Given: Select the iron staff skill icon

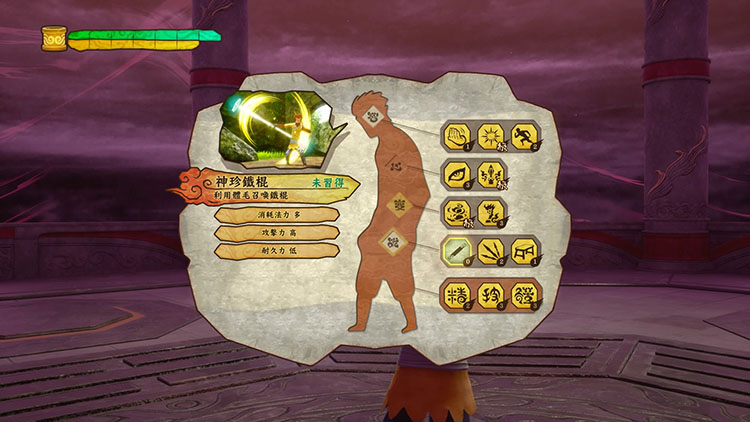Looking at the screenshot, I should coord(457,250).
